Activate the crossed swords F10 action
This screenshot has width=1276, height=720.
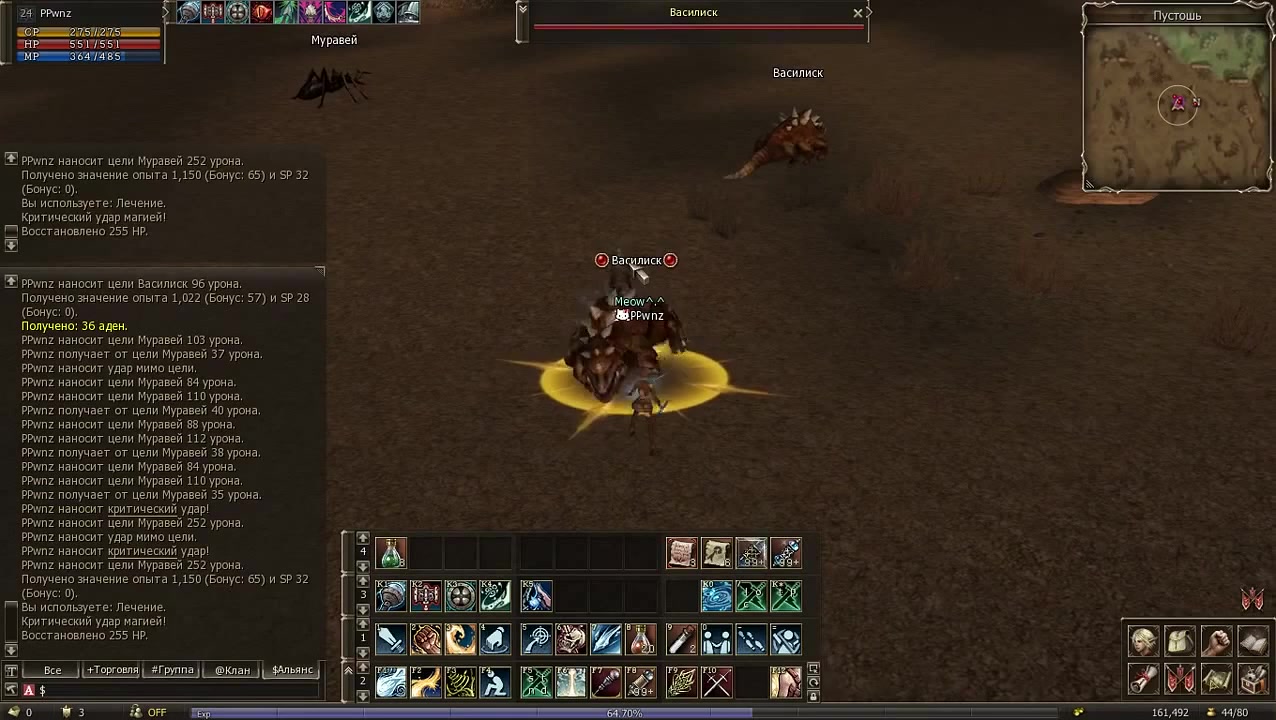[x=717, y=682]
